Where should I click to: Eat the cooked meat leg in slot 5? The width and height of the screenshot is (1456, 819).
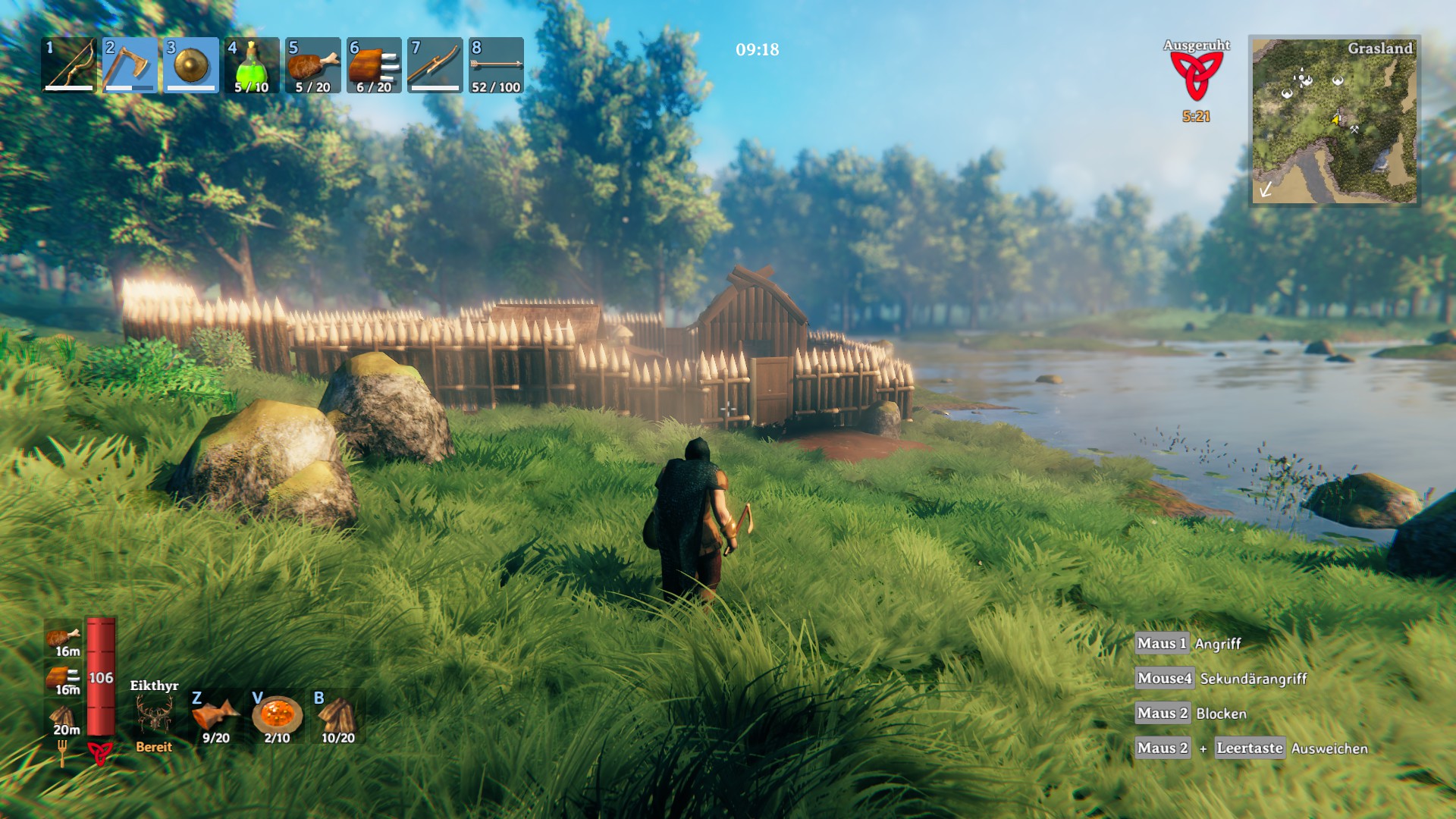tap(312, 65)
